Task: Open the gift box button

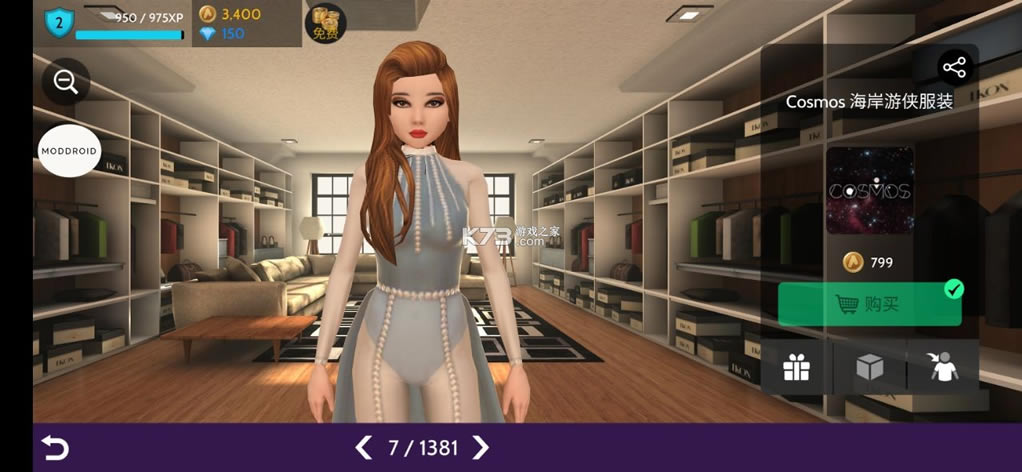Action: click(x=796, y=368)
